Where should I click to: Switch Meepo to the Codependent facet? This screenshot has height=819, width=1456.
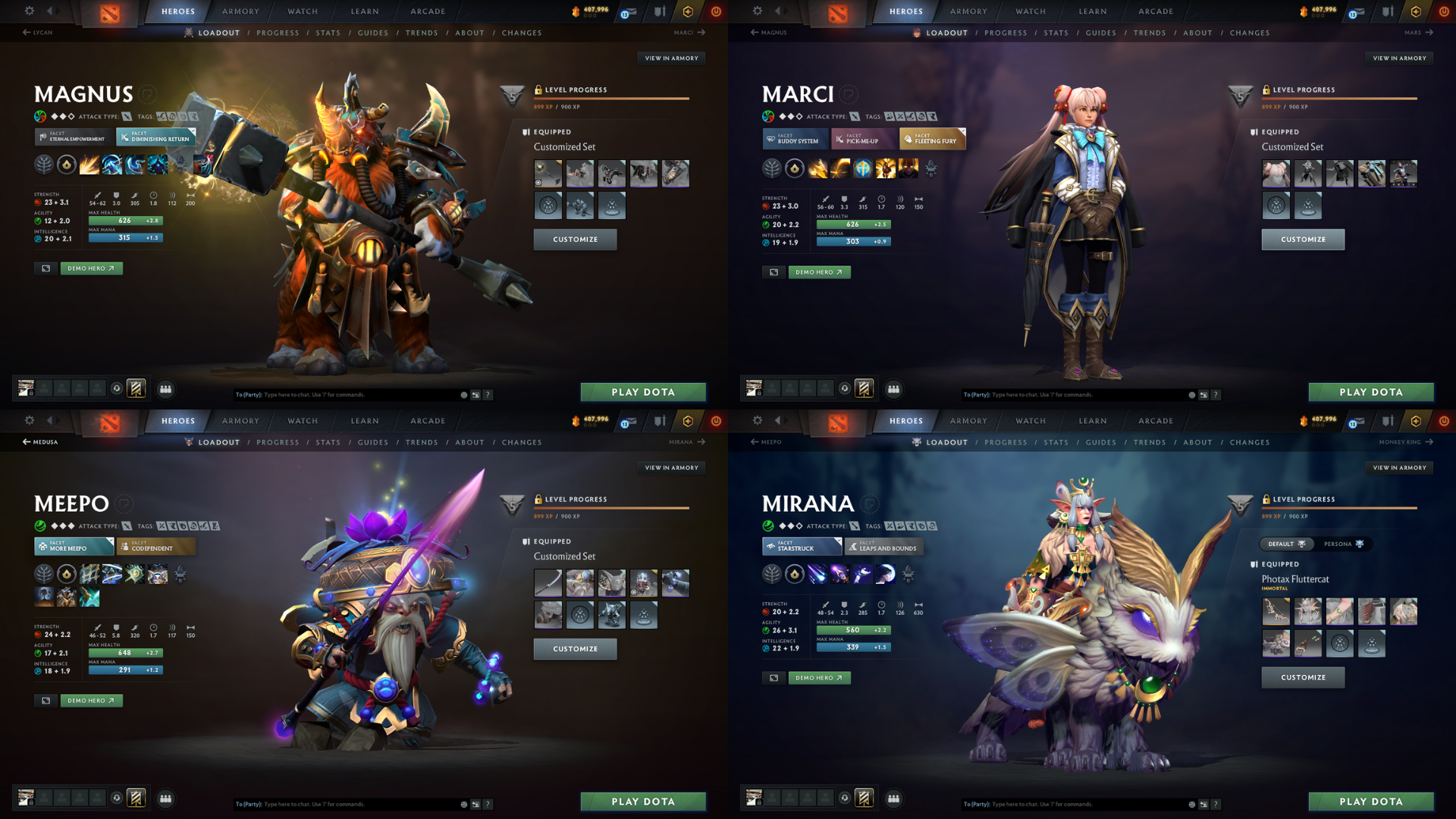tap(155, 546)
